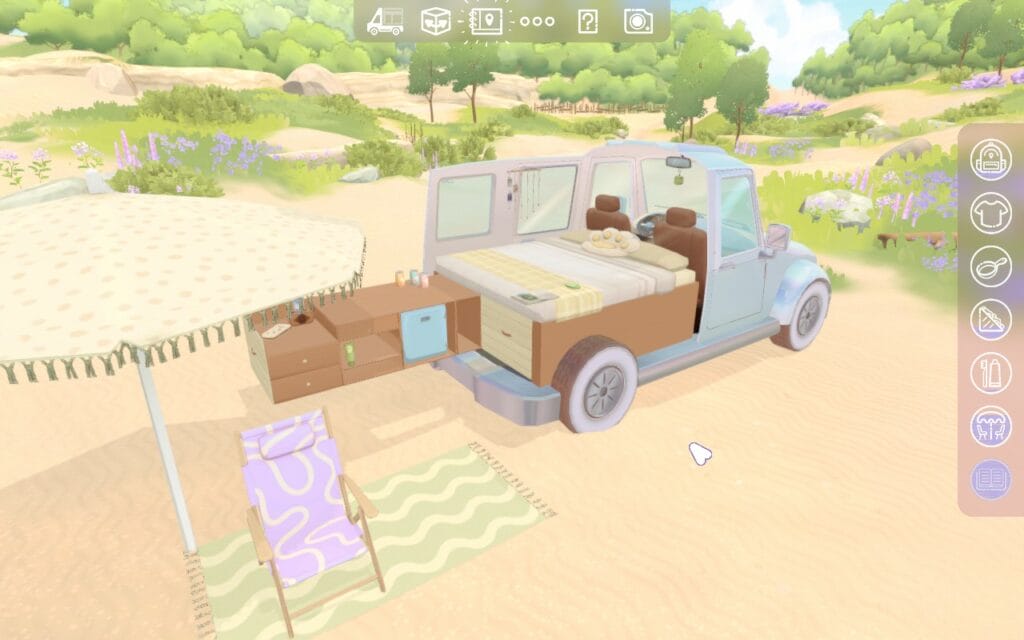Open the map journal notebook
The height and width of the screenshot is (640, 1024).
tap(486, 21)
